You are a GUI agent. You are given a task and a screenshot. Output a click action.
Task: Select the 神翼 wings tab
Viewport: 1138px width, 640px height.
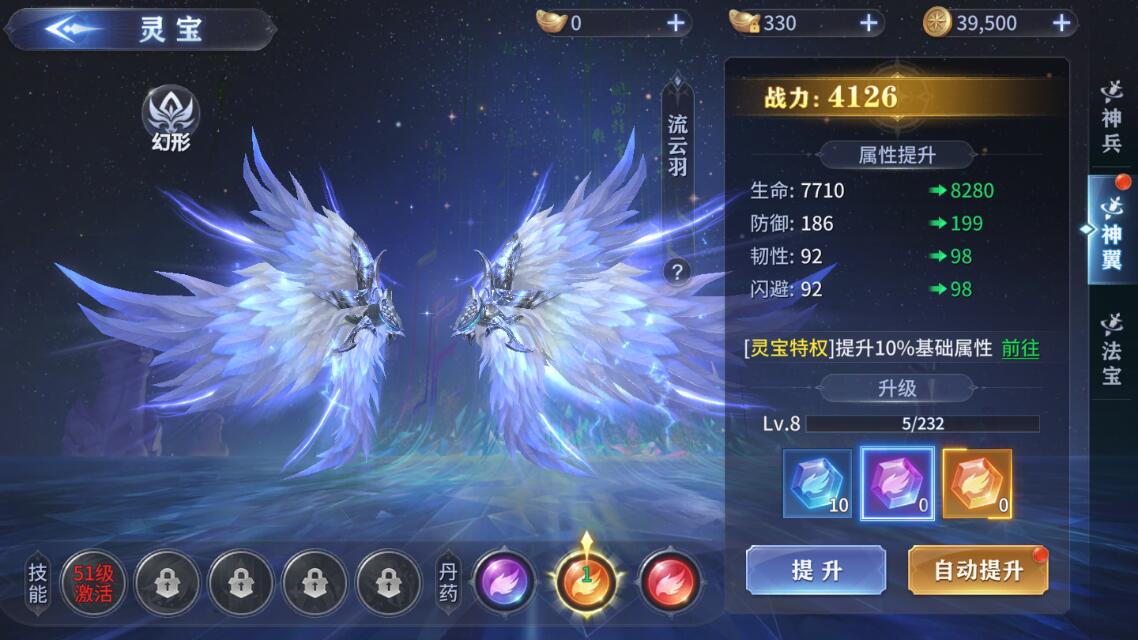click(x=1112, y=231)
